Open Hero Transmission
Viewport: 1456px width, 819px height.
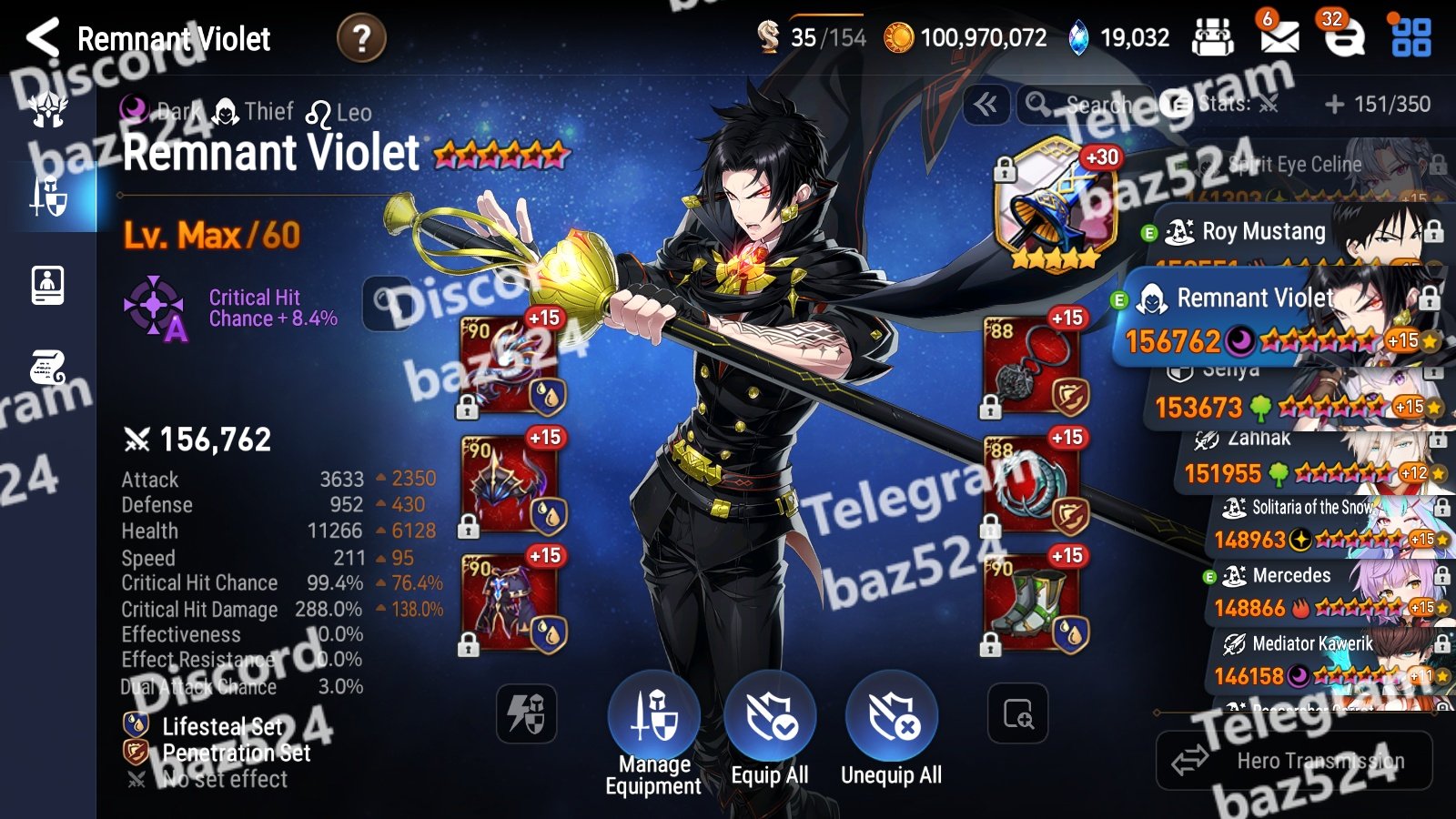click(x=1294, y=761)
